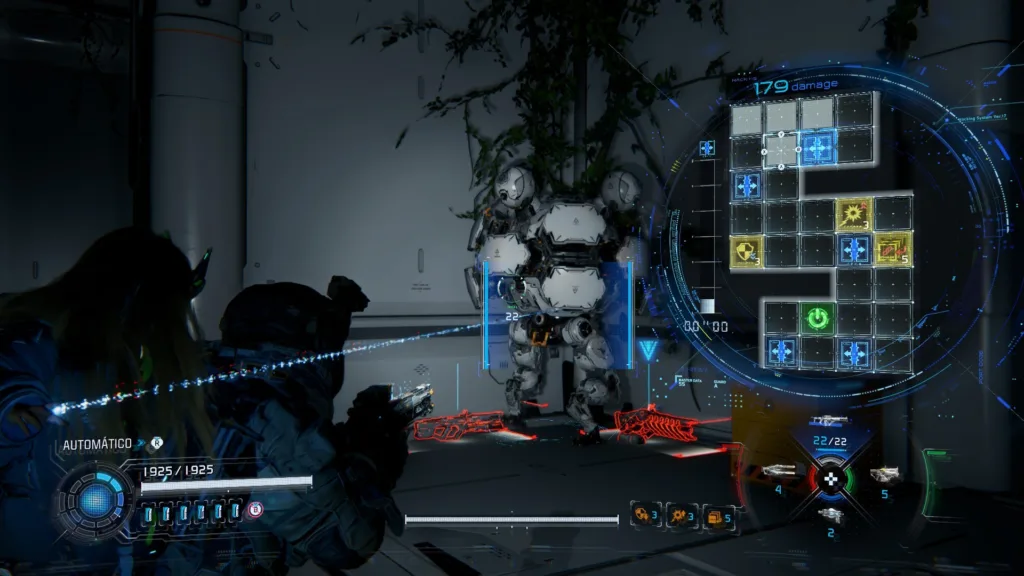The width and height of the screenshot is (1024, 576).
Task: Select yellow linked-squares node marked 5 in grid
Action: [x=892, y=249]
